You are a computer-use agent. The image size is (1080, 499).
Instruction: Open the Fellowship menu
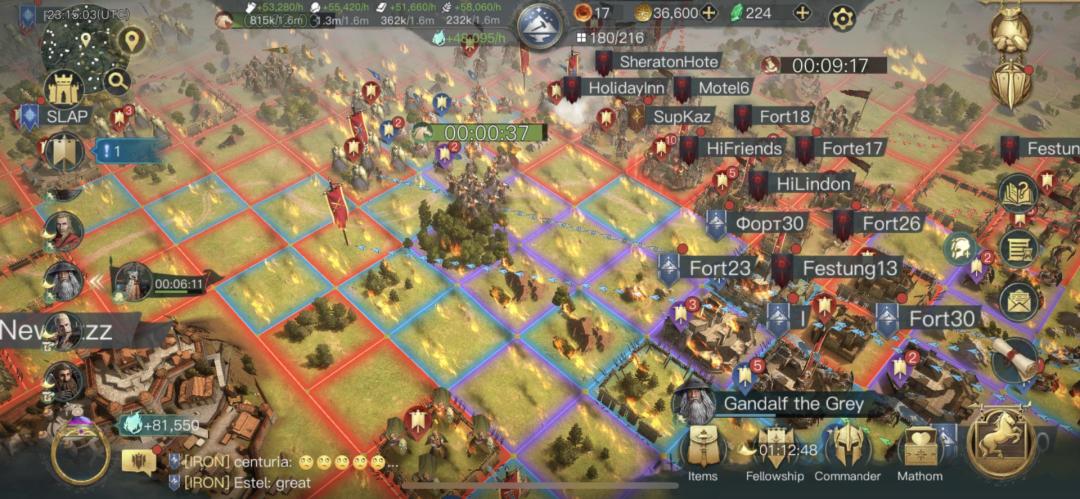pyautogui.click(x=774, y=451)
